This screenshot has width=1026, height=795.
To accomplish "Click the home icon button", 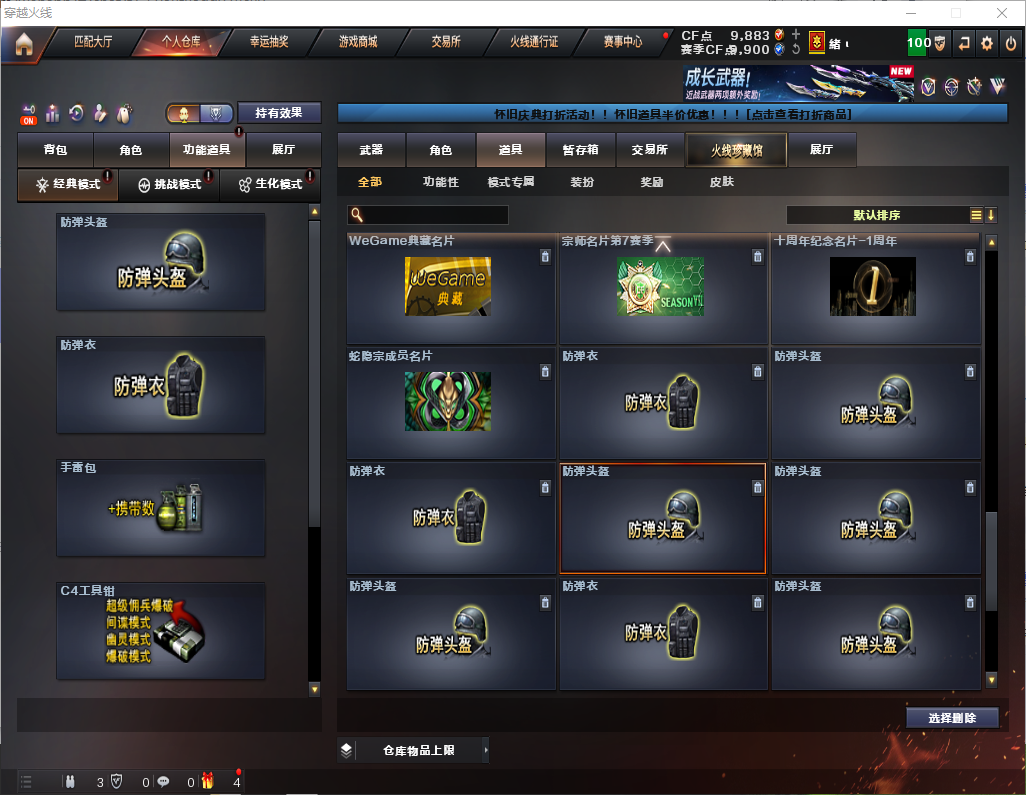I will click(x=23, y=44).
